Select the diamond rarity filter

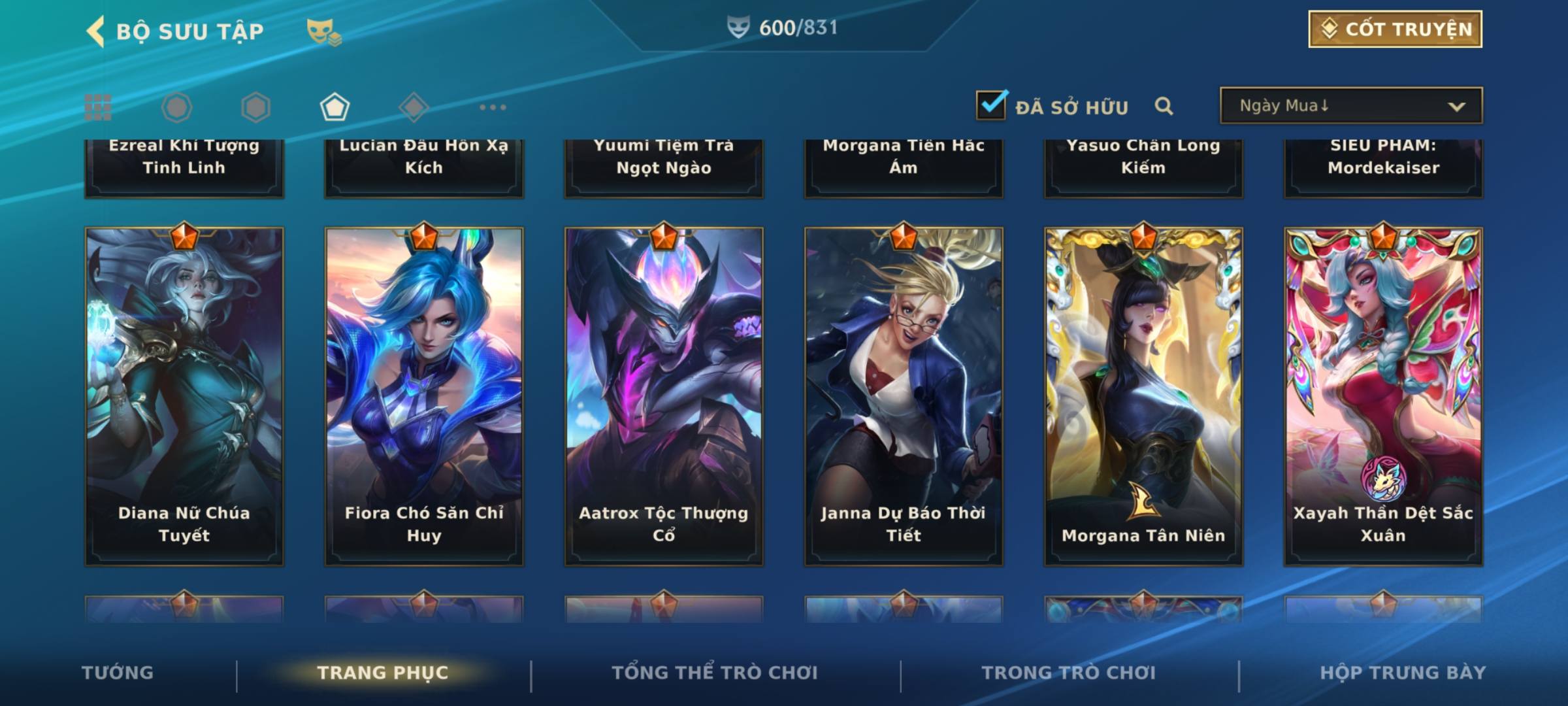point(414,107)
